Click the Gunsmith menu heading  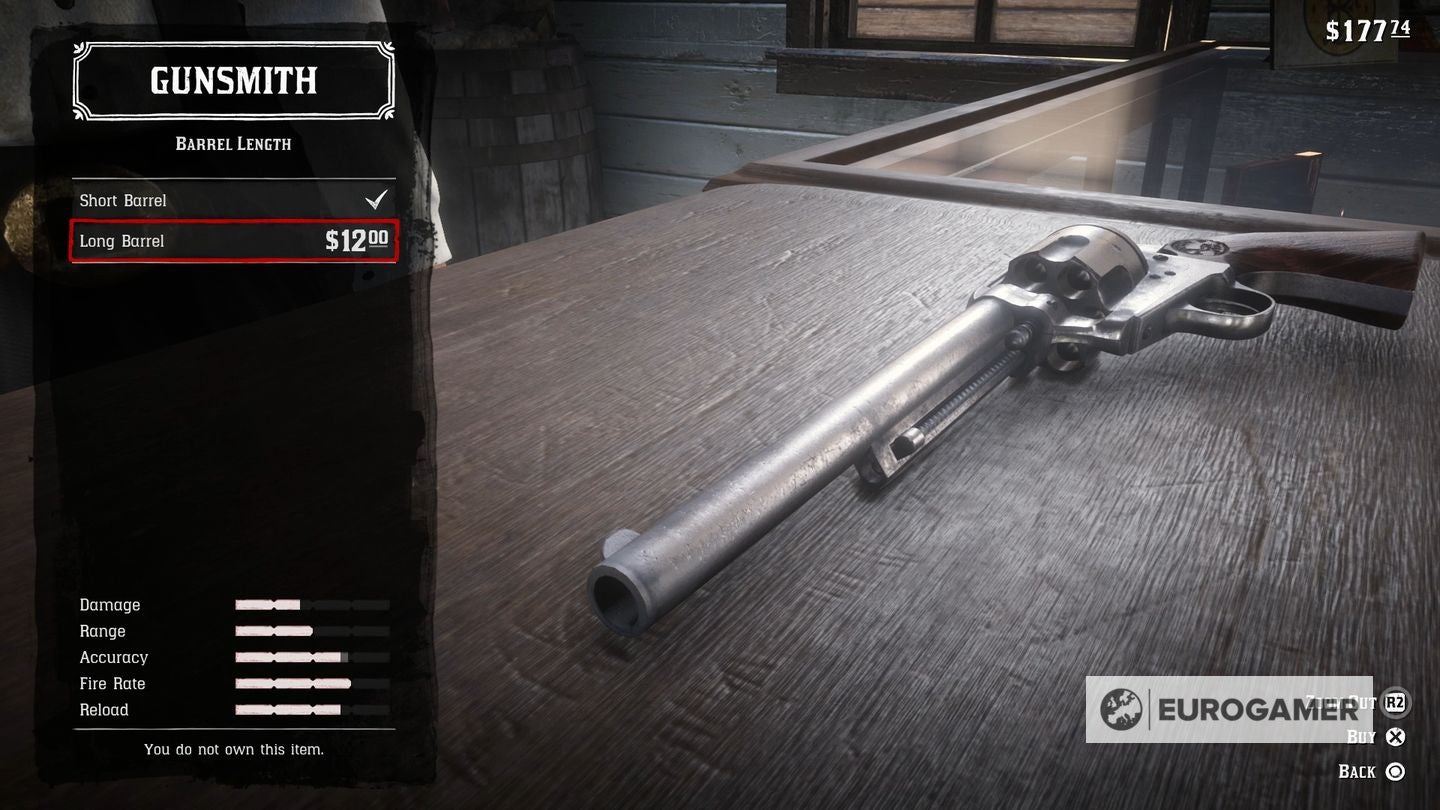pos(233,81)
